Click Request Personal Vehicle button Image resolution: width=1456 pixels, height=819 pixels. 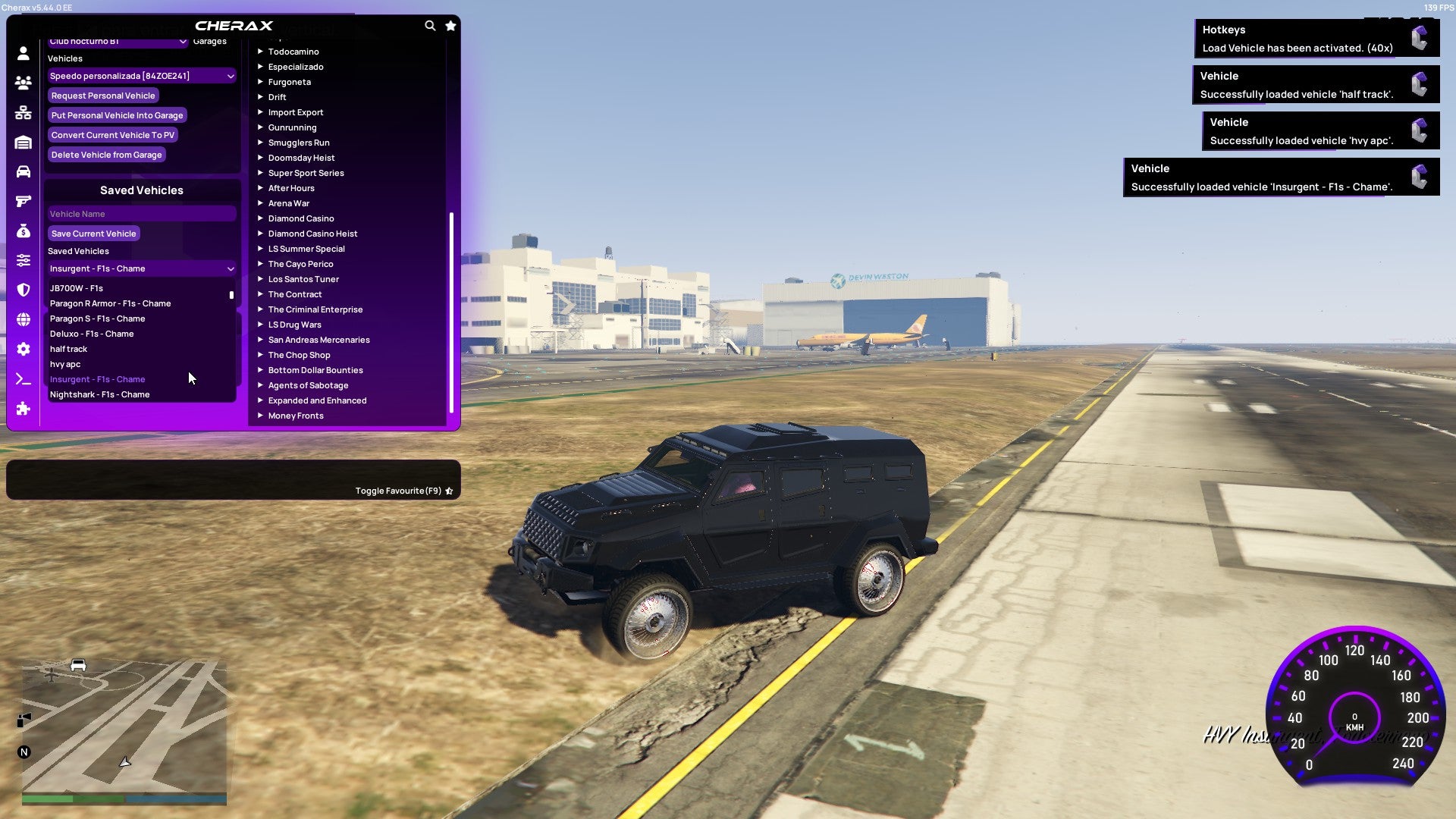(103, 96)
